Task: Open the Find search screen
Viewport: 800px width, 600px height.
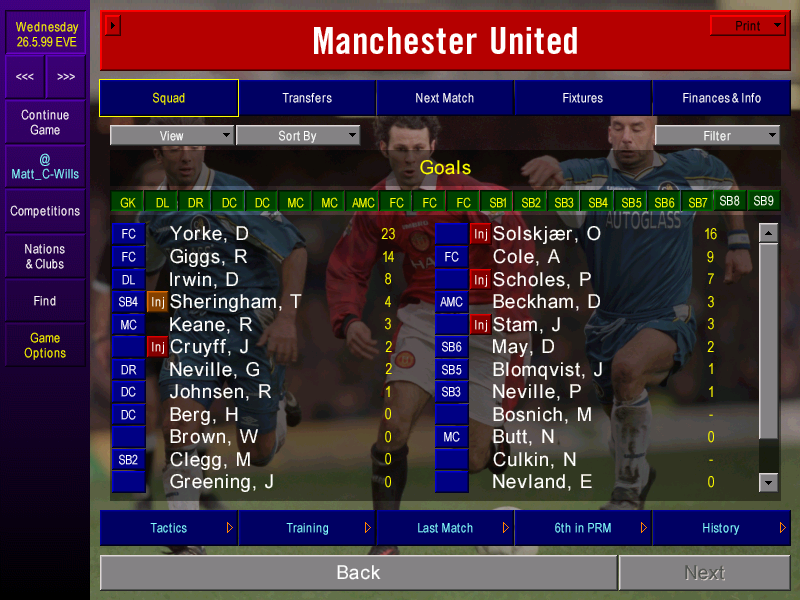Action: coord(45,300)
